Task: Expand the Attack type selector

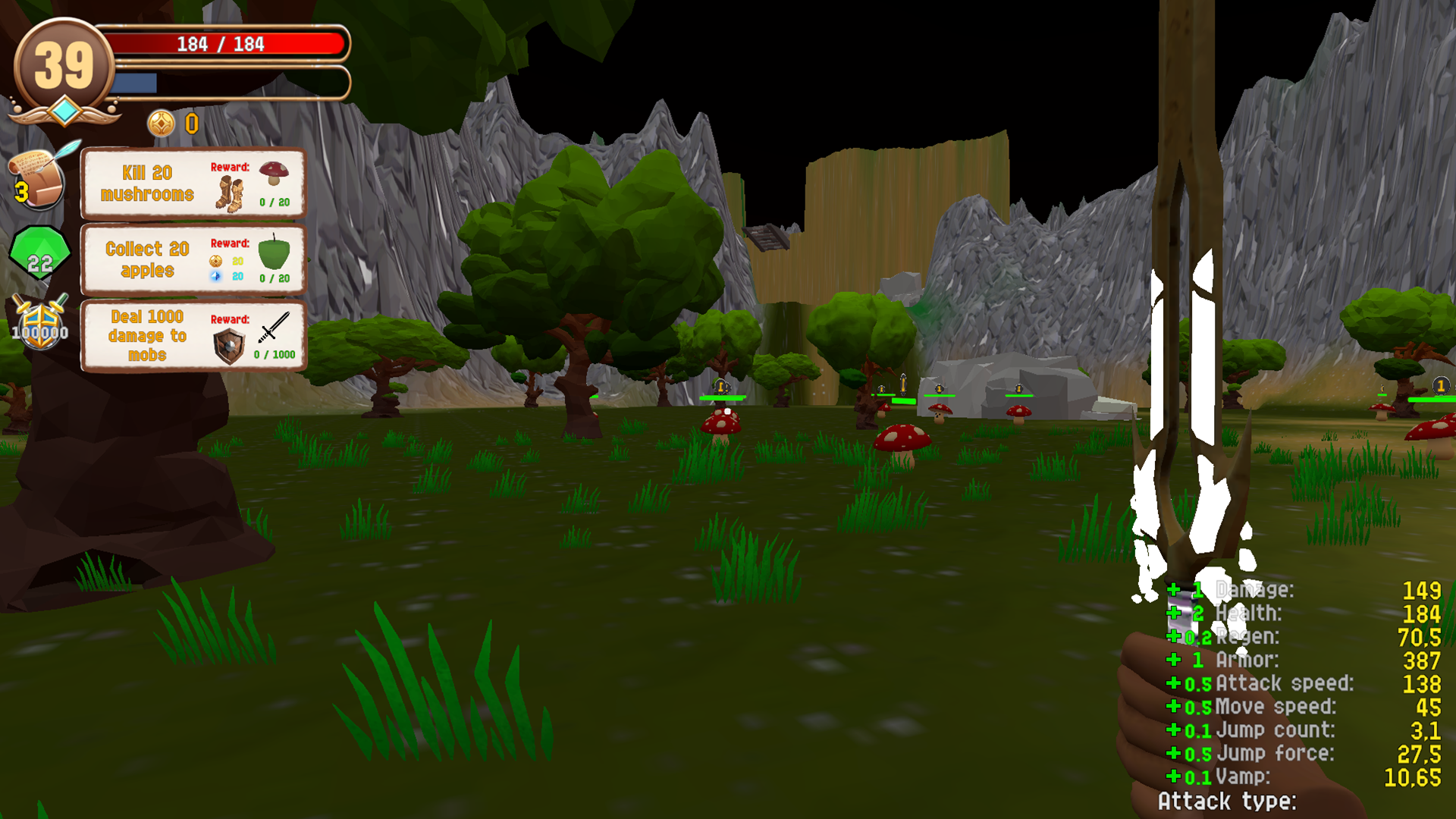Action: pos(1226,802)
